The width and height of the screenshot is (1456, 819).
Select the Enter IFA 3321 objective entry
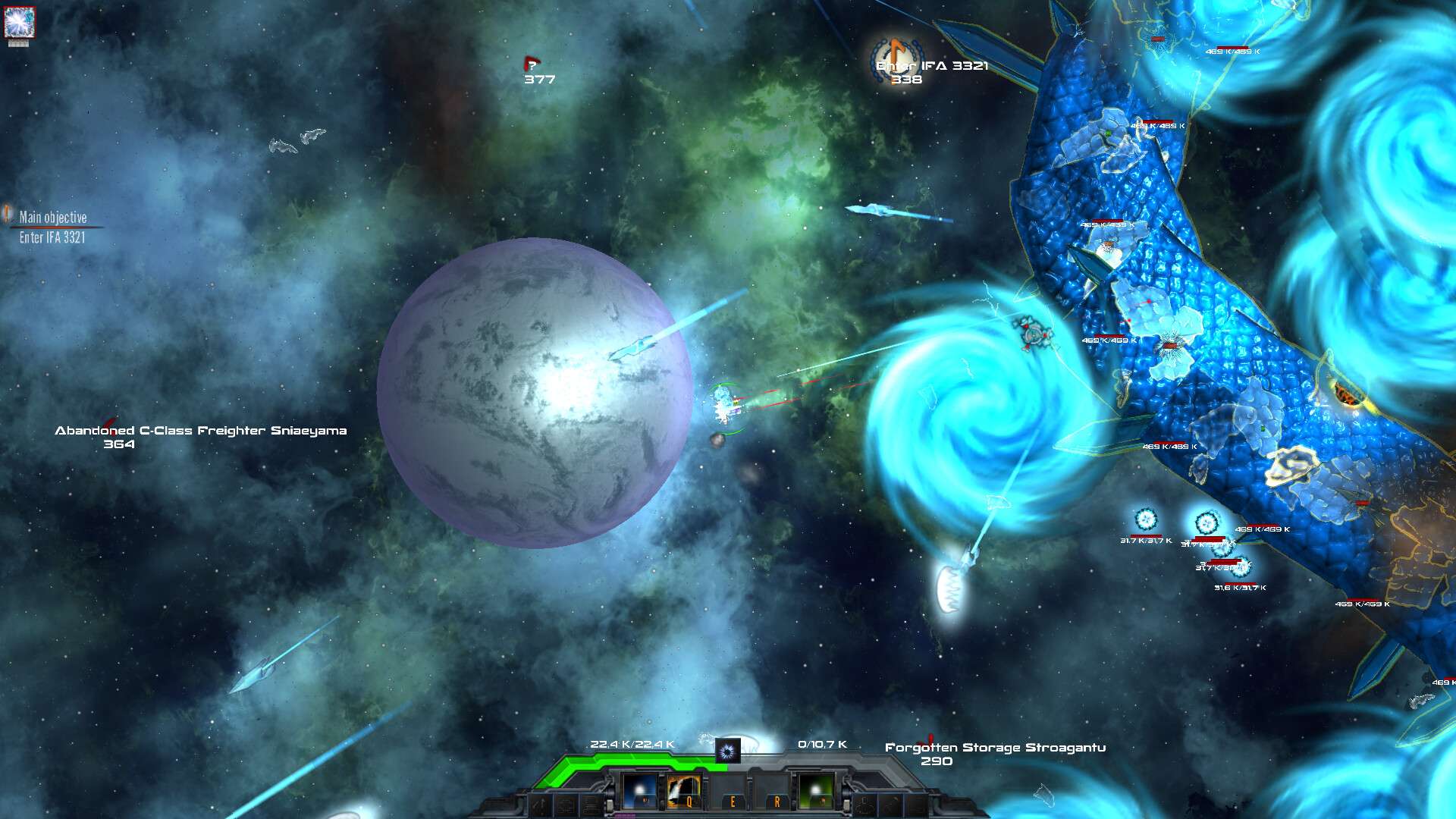[x=52, y=236]
